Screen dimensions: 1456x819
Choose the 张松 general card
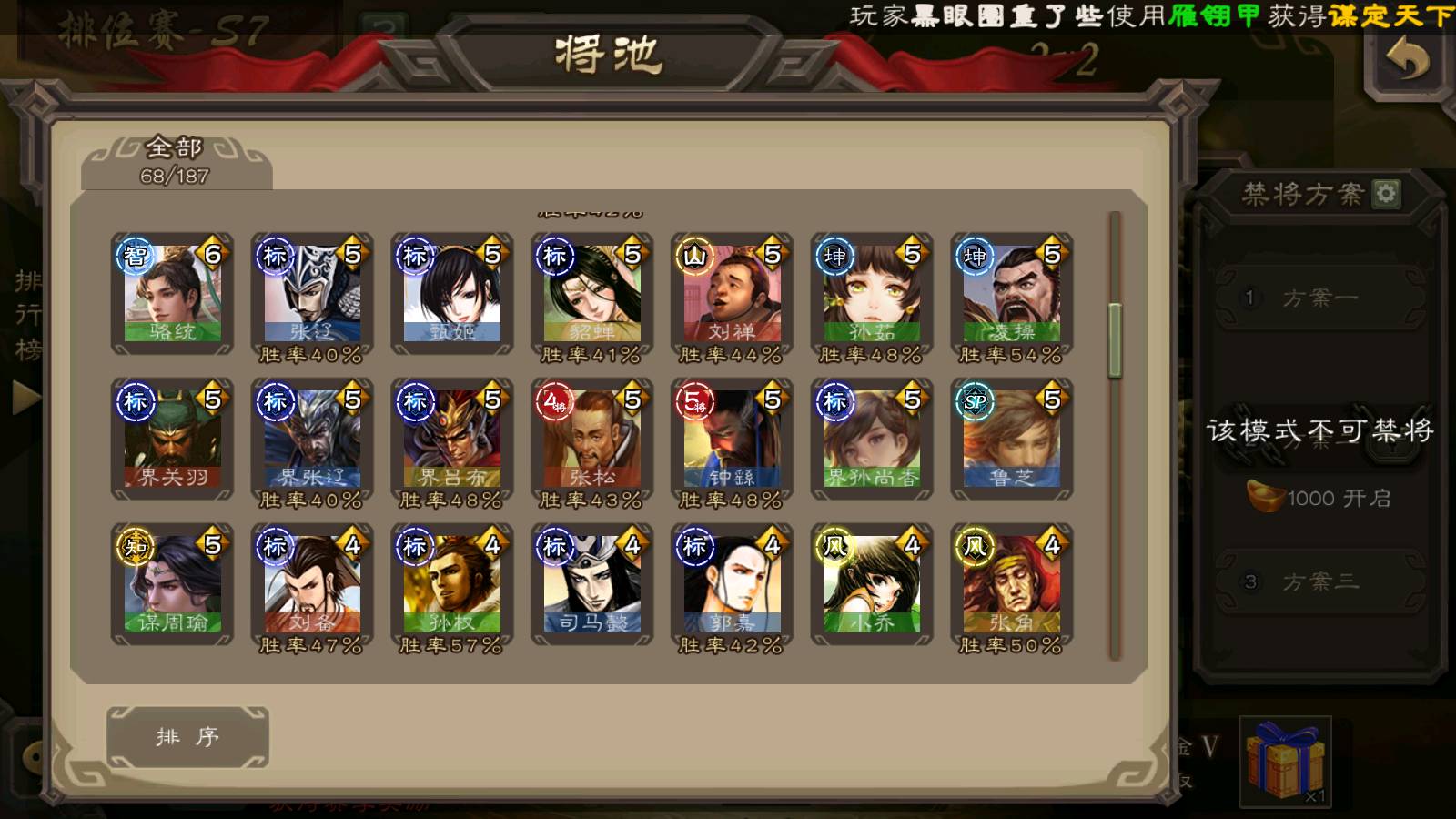coord(592,439)
